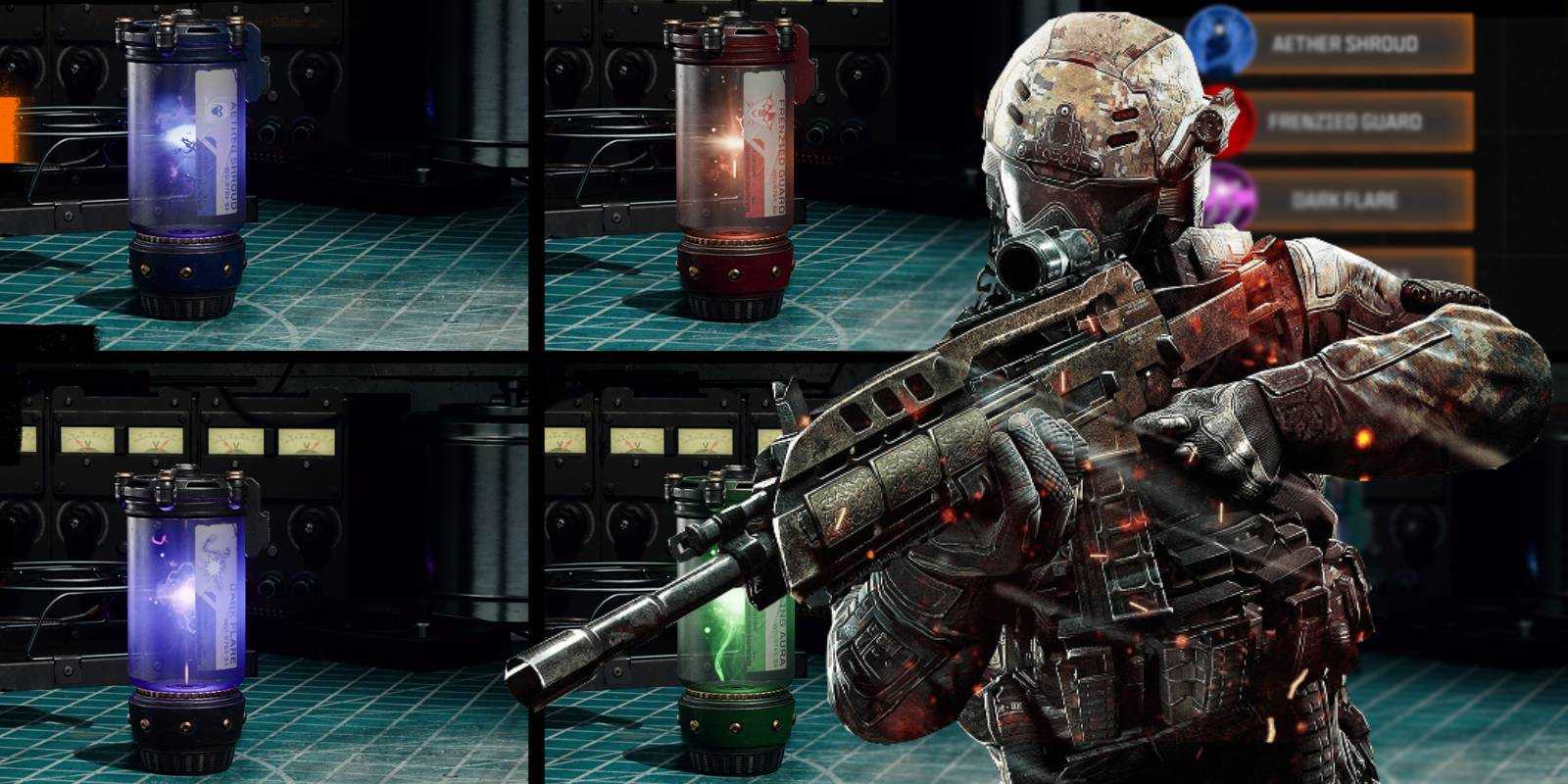Viewport: 1568px width, 784px height.
Task: Click the emblem on the Aether Shroud canister label
Action: (x=217, y=111)
